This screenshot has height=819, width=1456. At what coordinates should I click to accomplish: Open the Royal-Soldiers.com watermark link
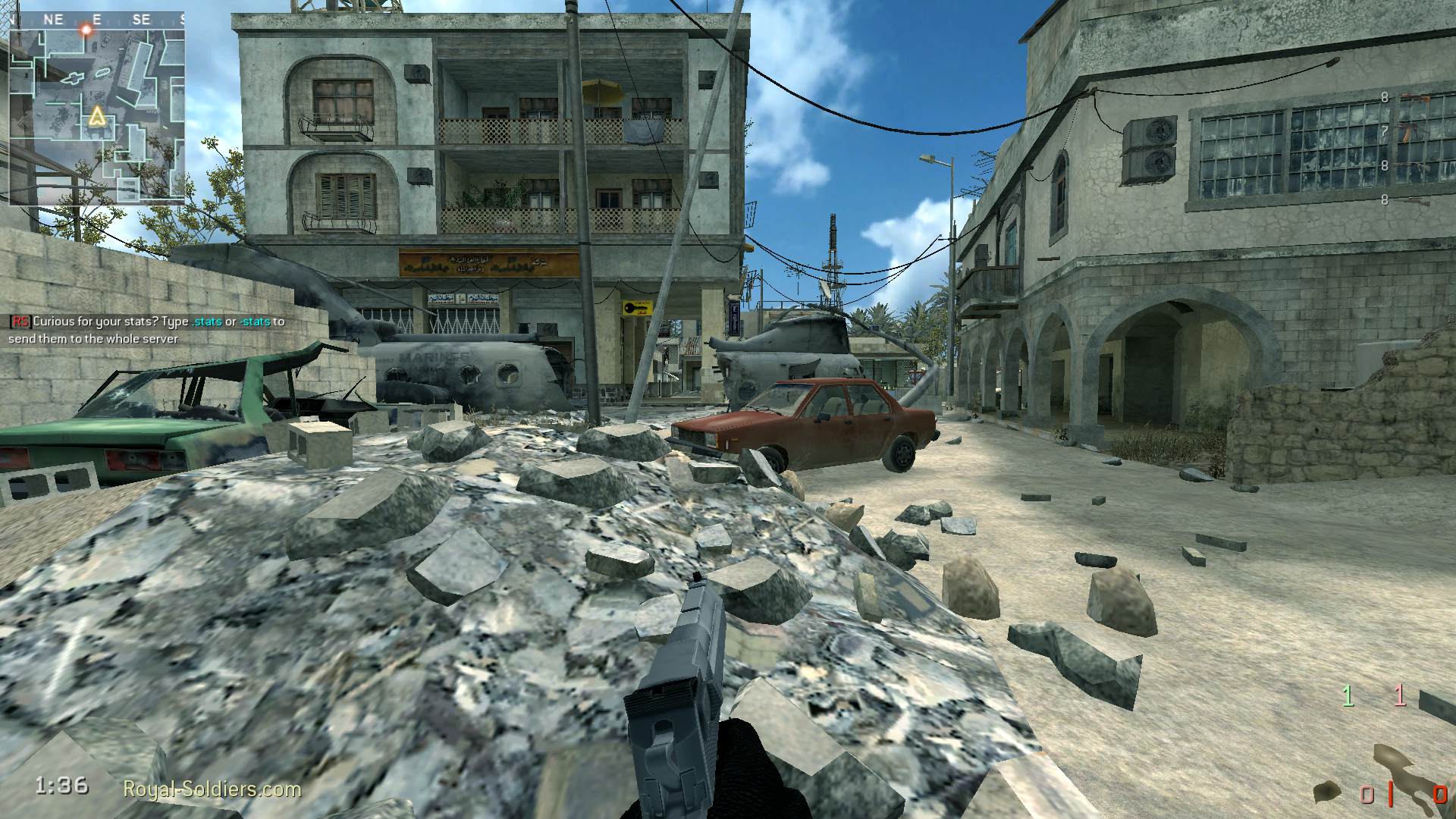tap(212, 789)
